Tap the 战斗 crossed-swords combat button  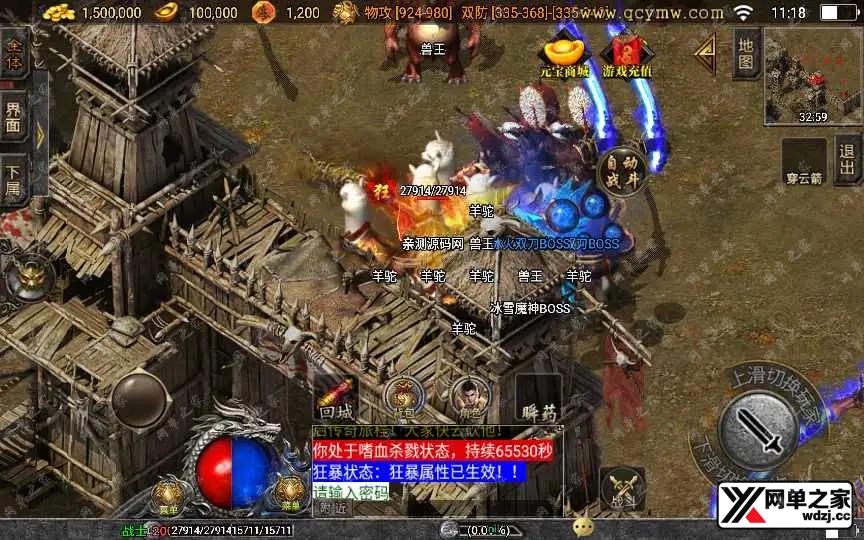[x=621, y=490]
